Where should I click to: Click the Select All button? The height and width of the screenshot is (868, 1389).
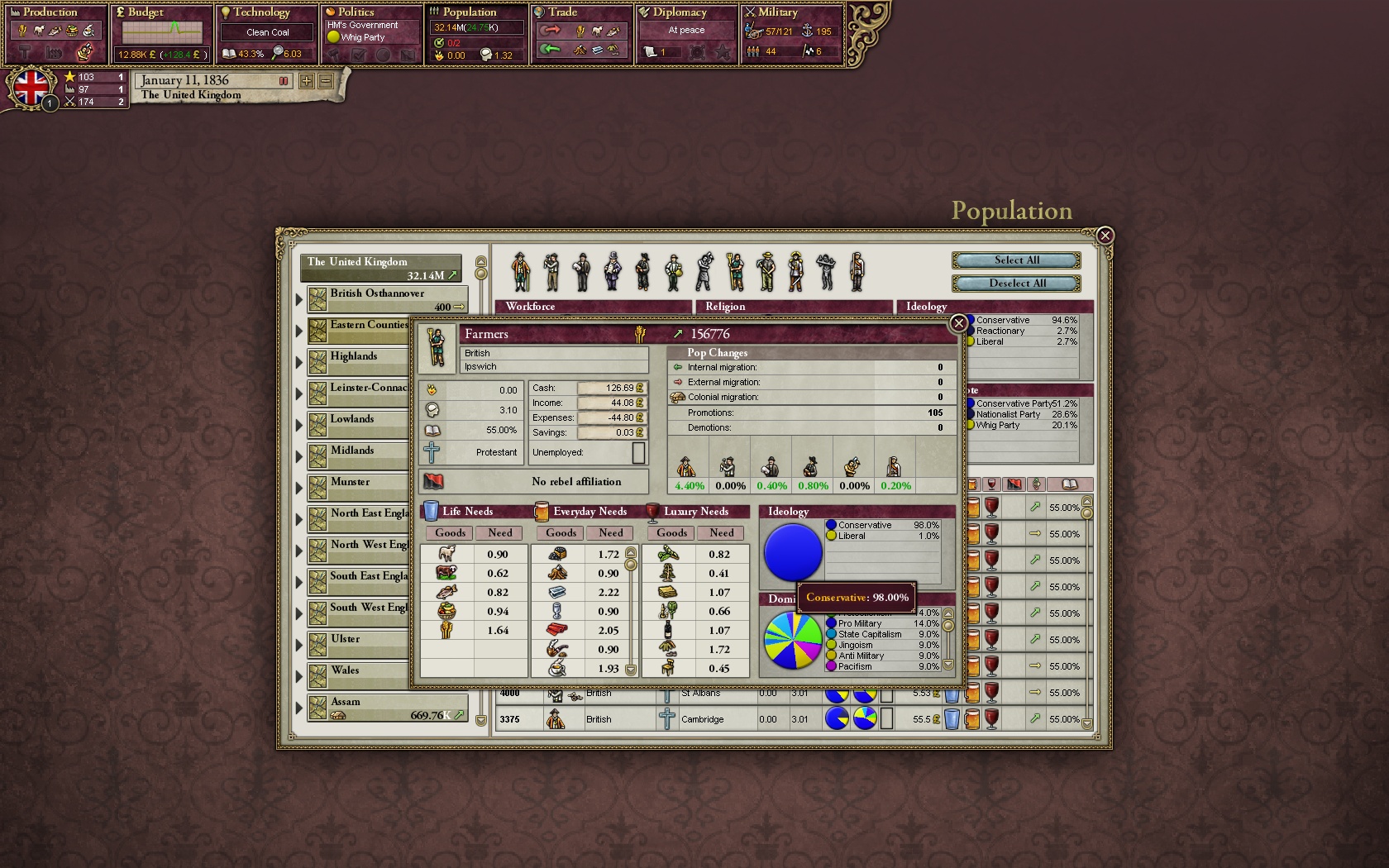(1015, 260)
